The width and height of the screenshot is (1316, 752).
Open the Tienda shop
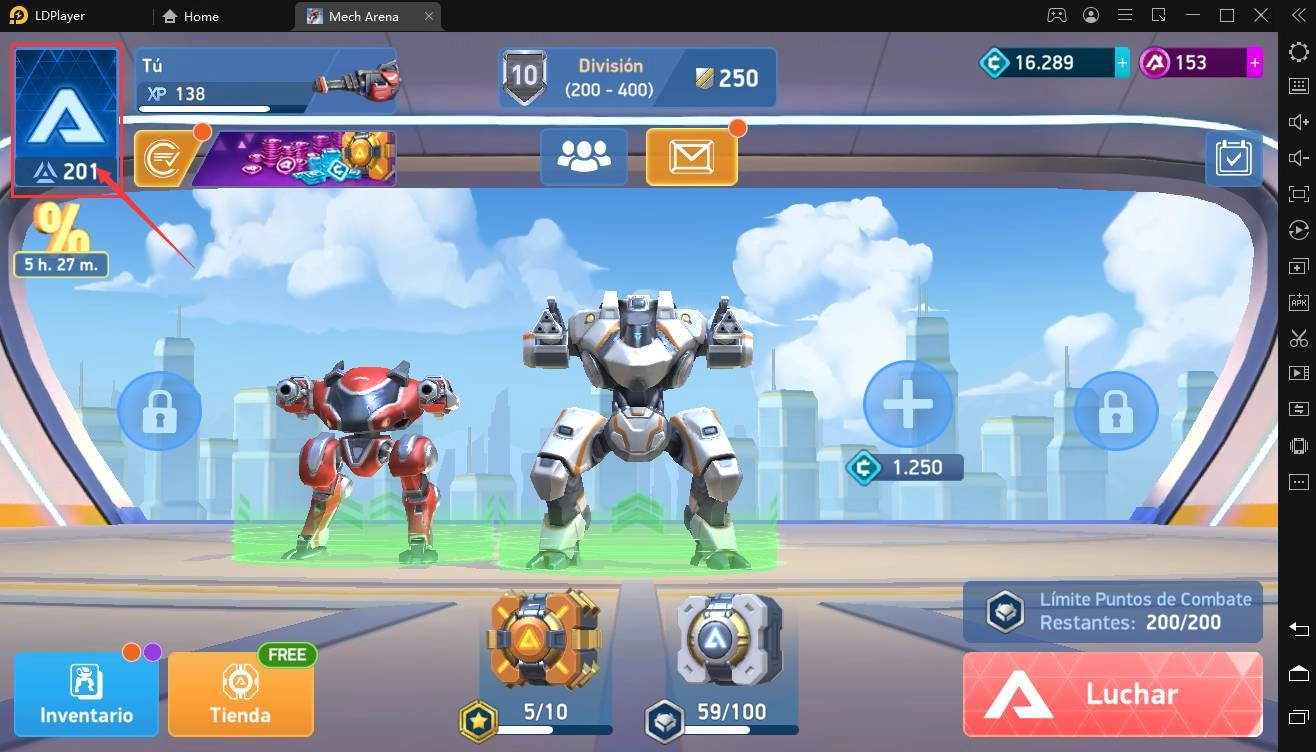pos(240,693)
